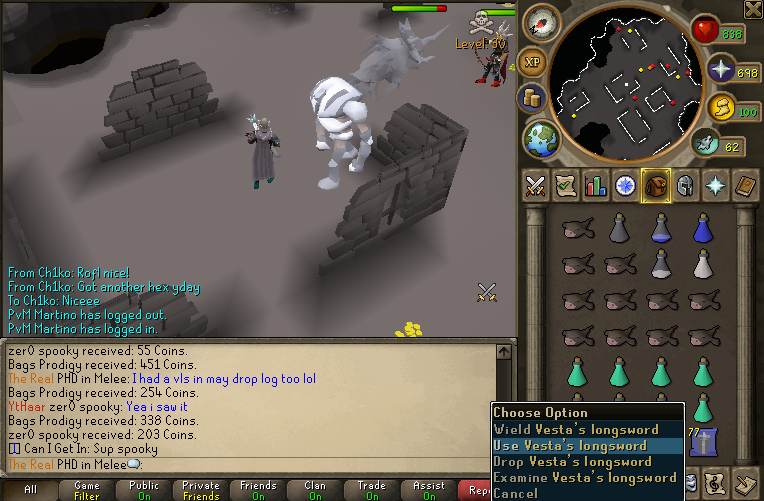Screen dimensions: 764x501
Task: Select Examine Vesta's longsword
Action: pos(586,478)
